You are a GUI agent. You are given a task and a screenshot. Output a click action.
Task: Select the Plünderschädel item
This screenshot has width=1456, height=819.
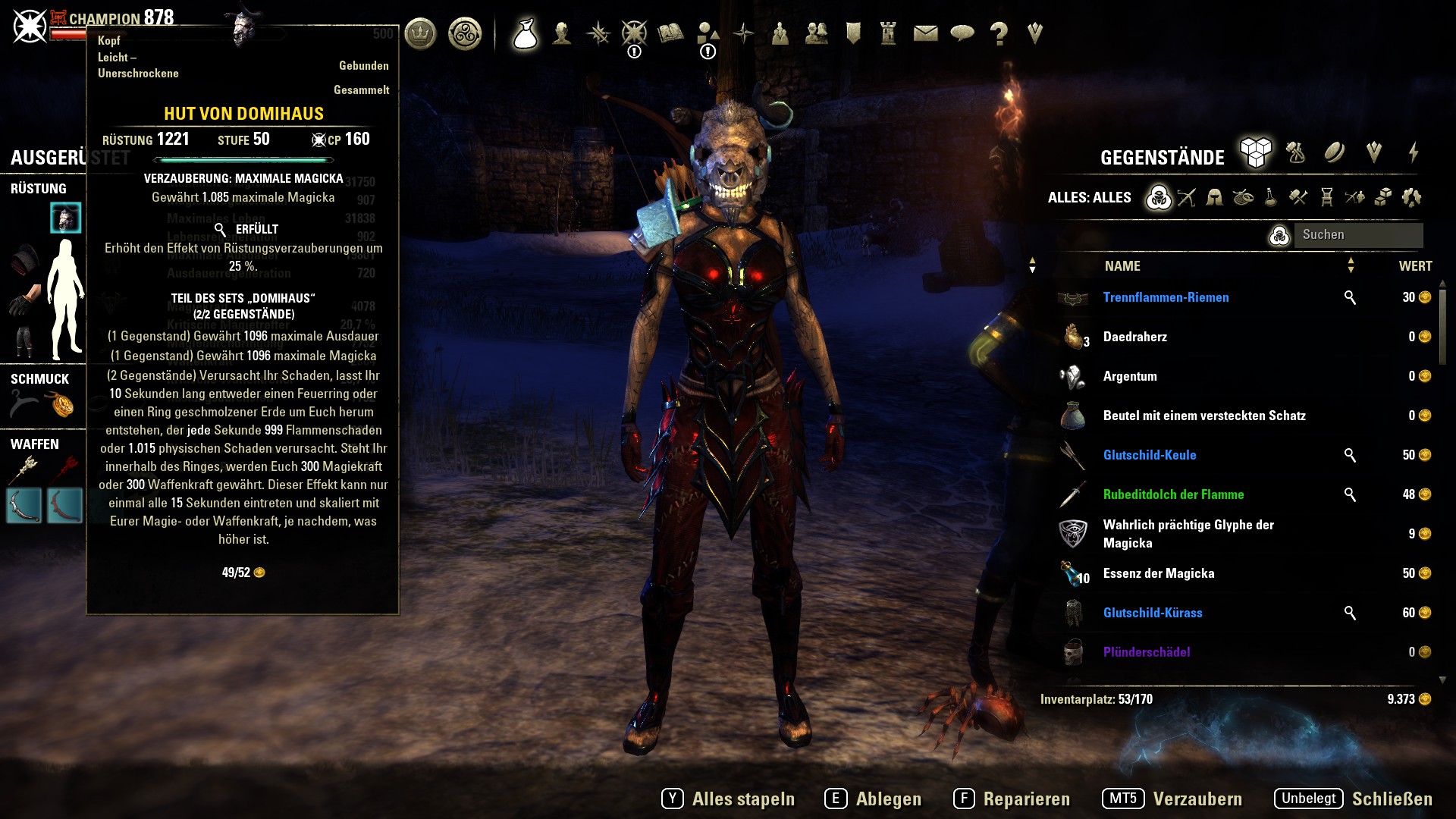click(1146, 652)
